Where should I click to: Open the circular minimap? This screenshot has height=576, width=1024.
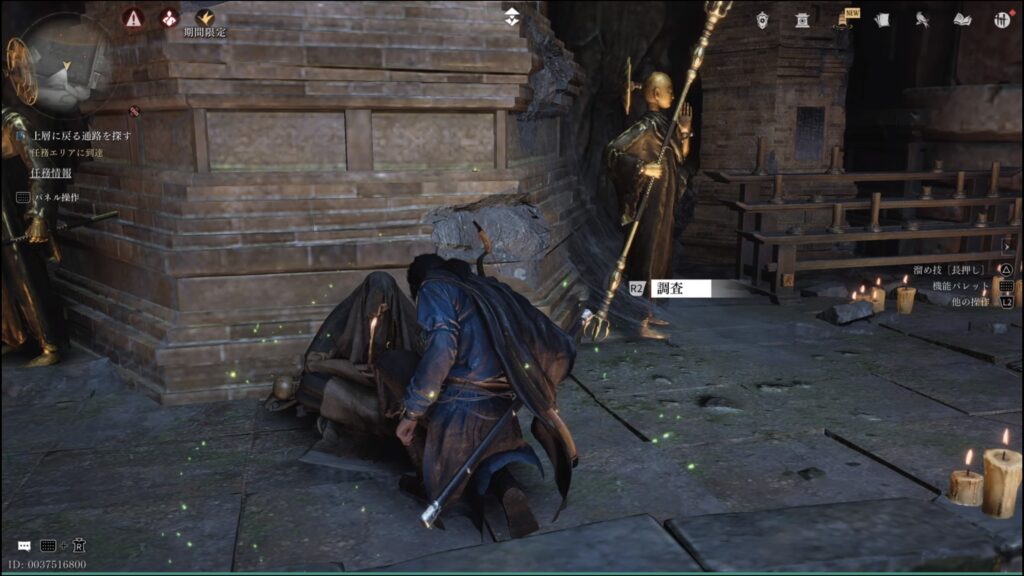point(65,62)
